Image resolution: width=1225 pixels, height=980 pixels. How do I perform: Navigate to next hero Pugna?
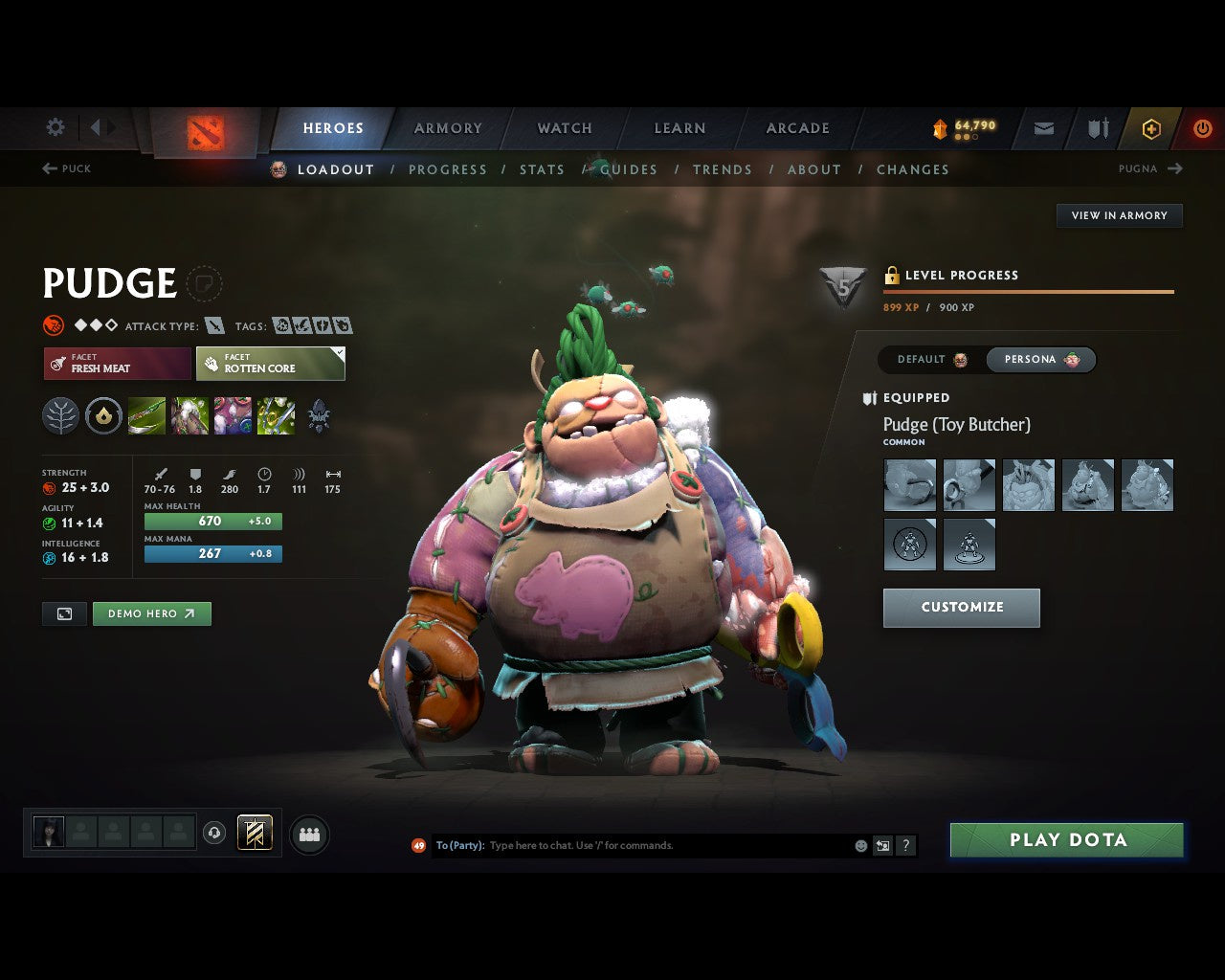tap(1150, 168)
